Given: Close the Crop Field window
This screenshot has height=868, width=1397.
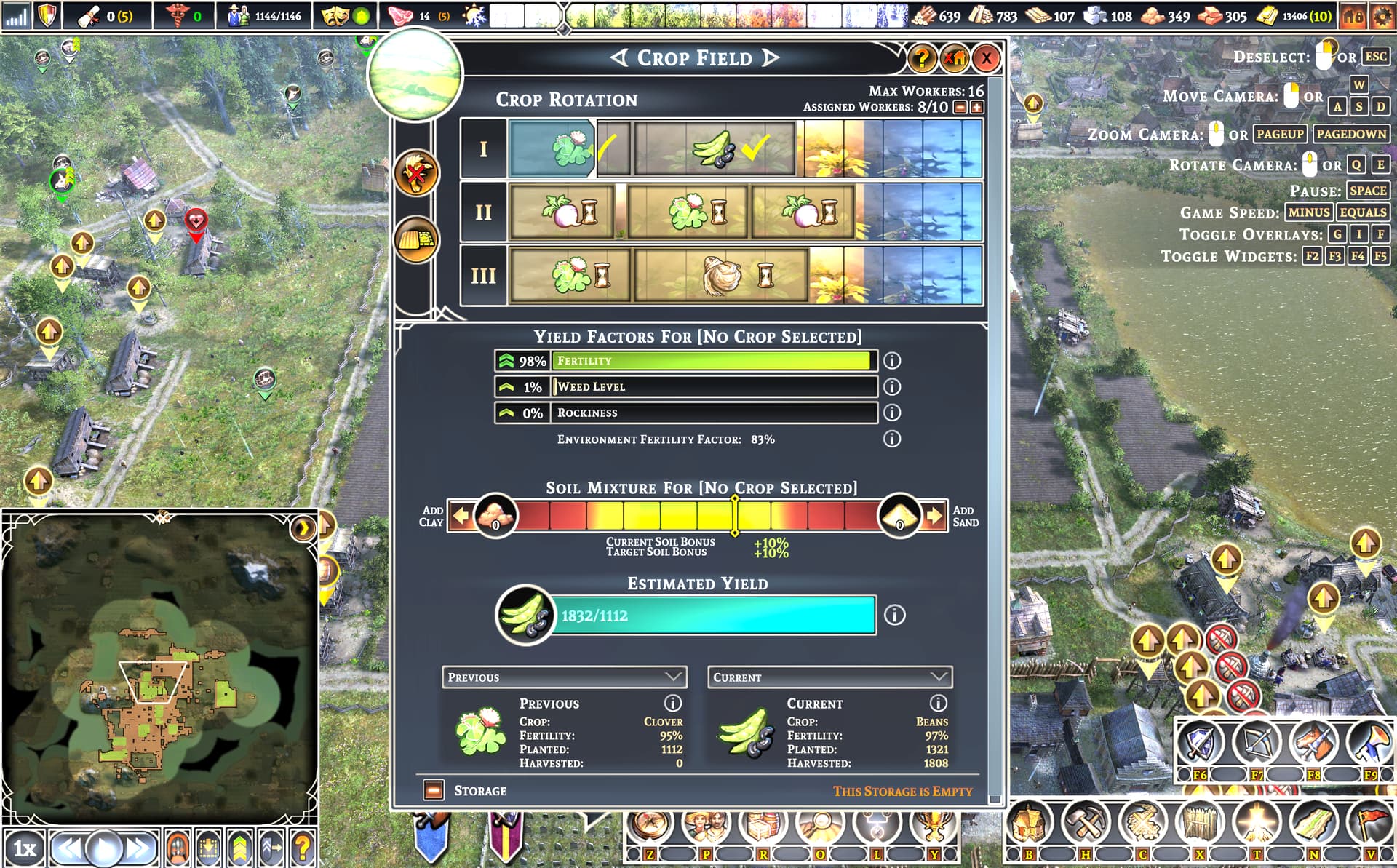Looking at the screenshot, I should pyautogui.click(x=986, y=58).
